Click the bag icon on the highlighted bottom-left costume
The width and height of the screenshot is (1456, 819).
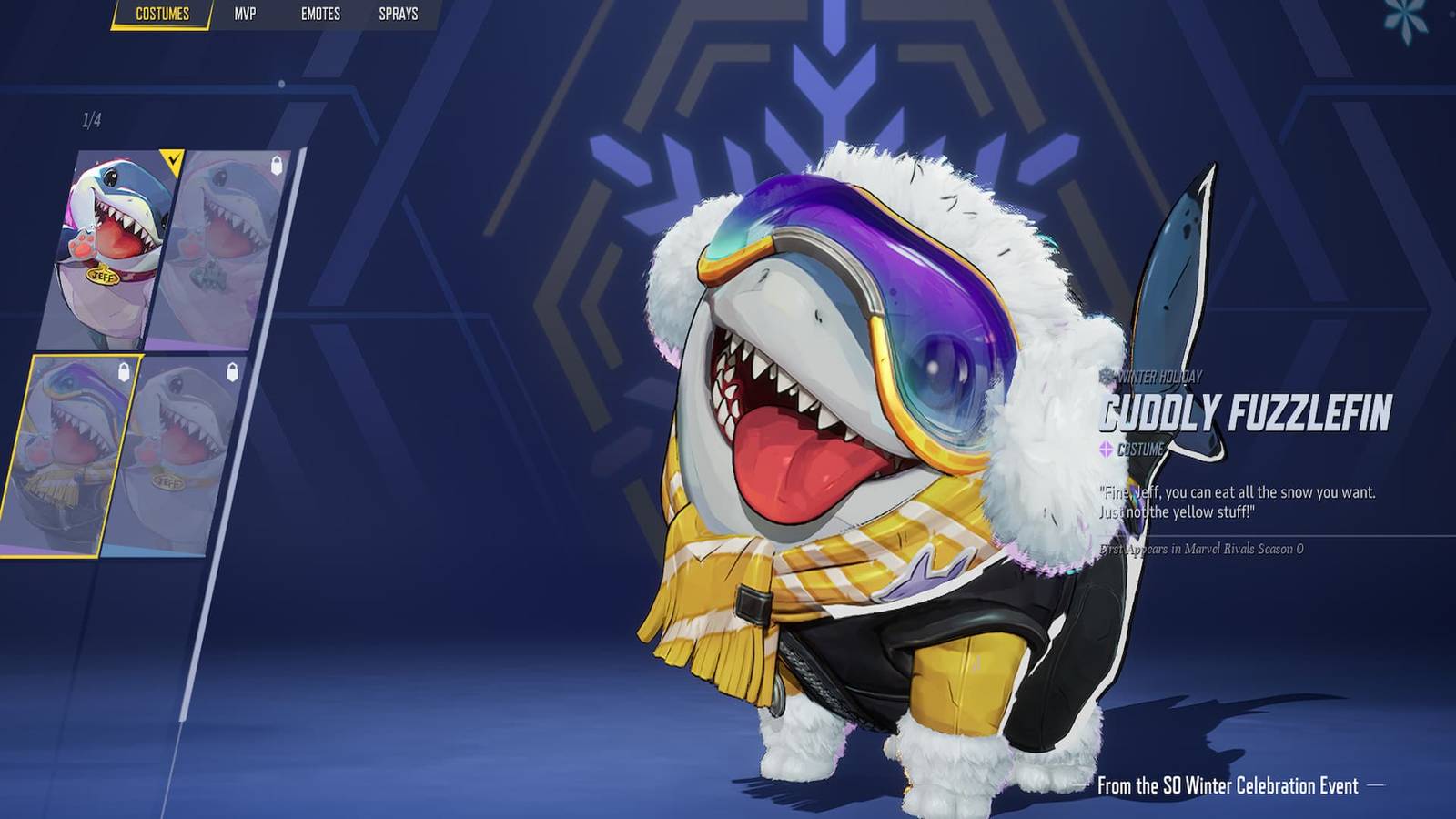point(124,373)
